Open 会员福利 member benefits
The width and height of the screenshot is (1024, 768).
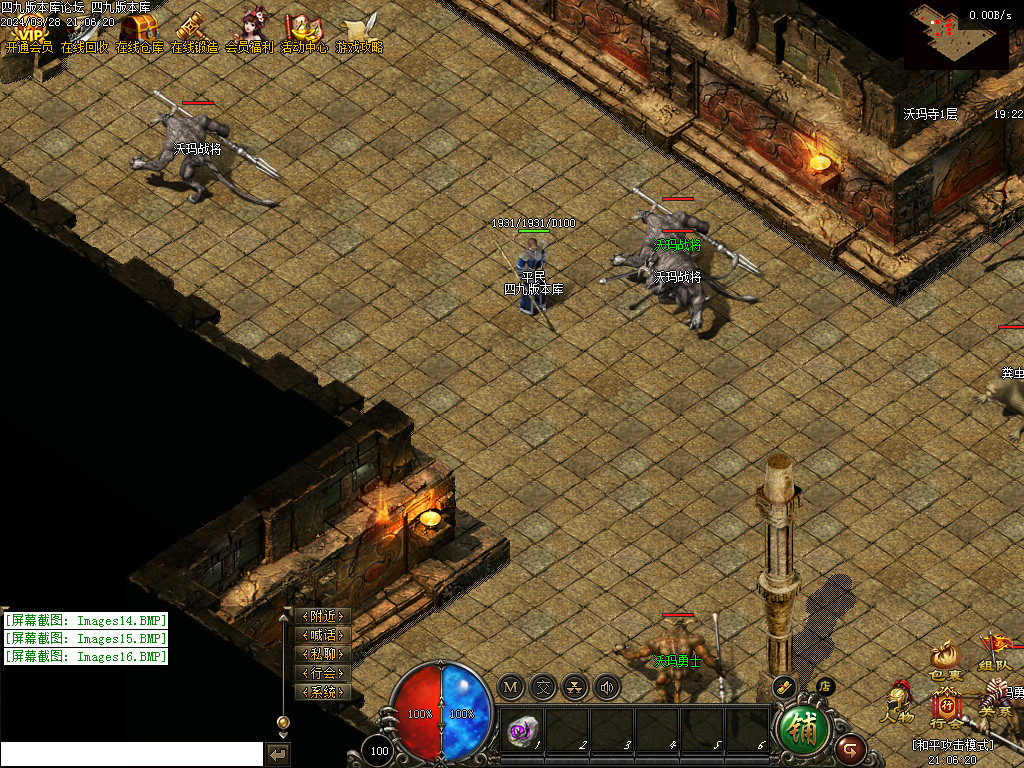[249, 33]
